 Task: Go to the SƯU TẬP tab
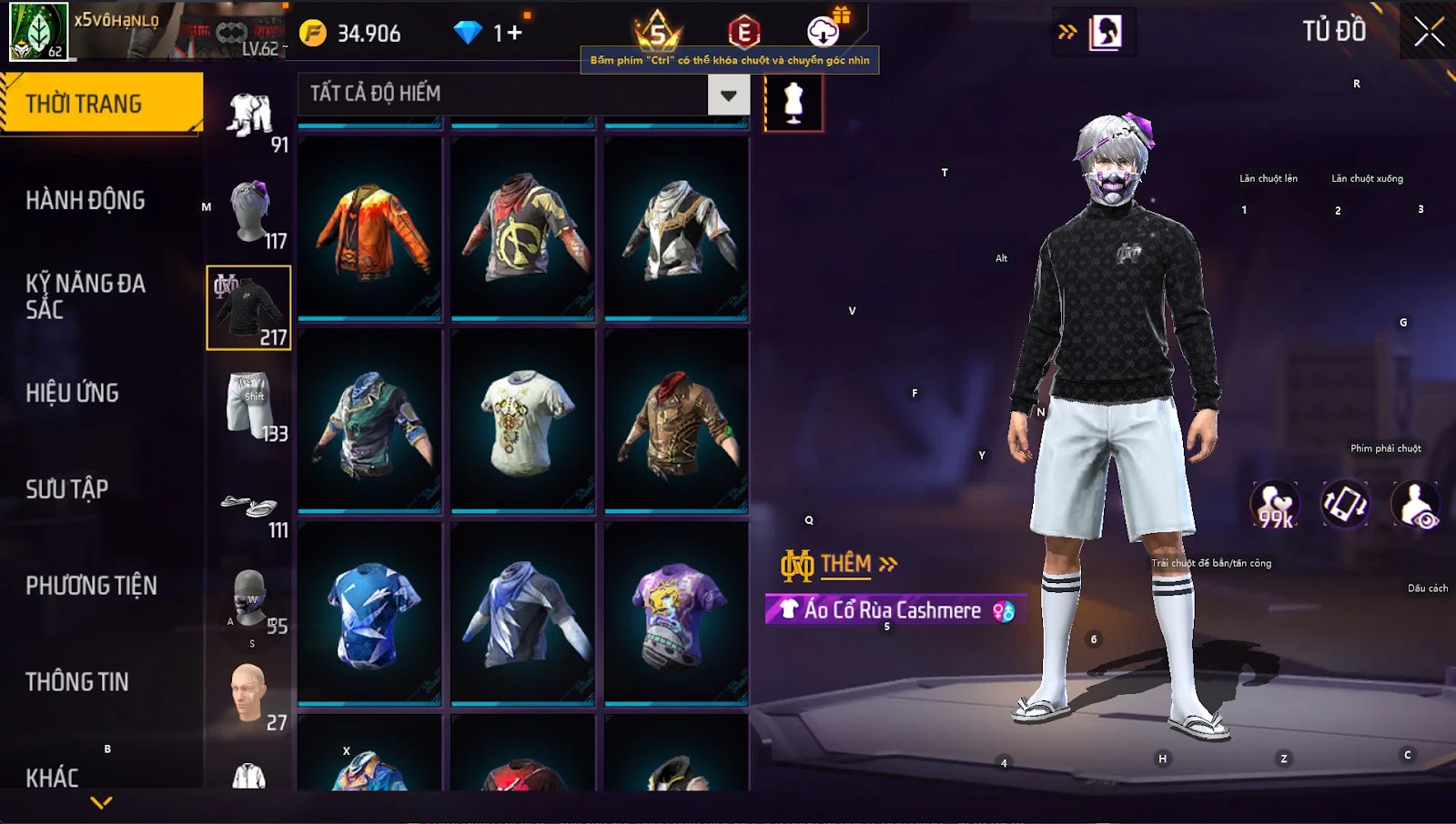tap(67, 489)
